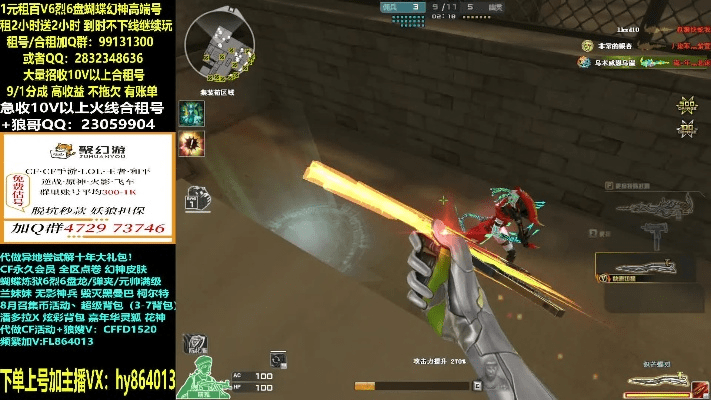Open the 聚幻游 advertisement banner

[x=88, y=189]
